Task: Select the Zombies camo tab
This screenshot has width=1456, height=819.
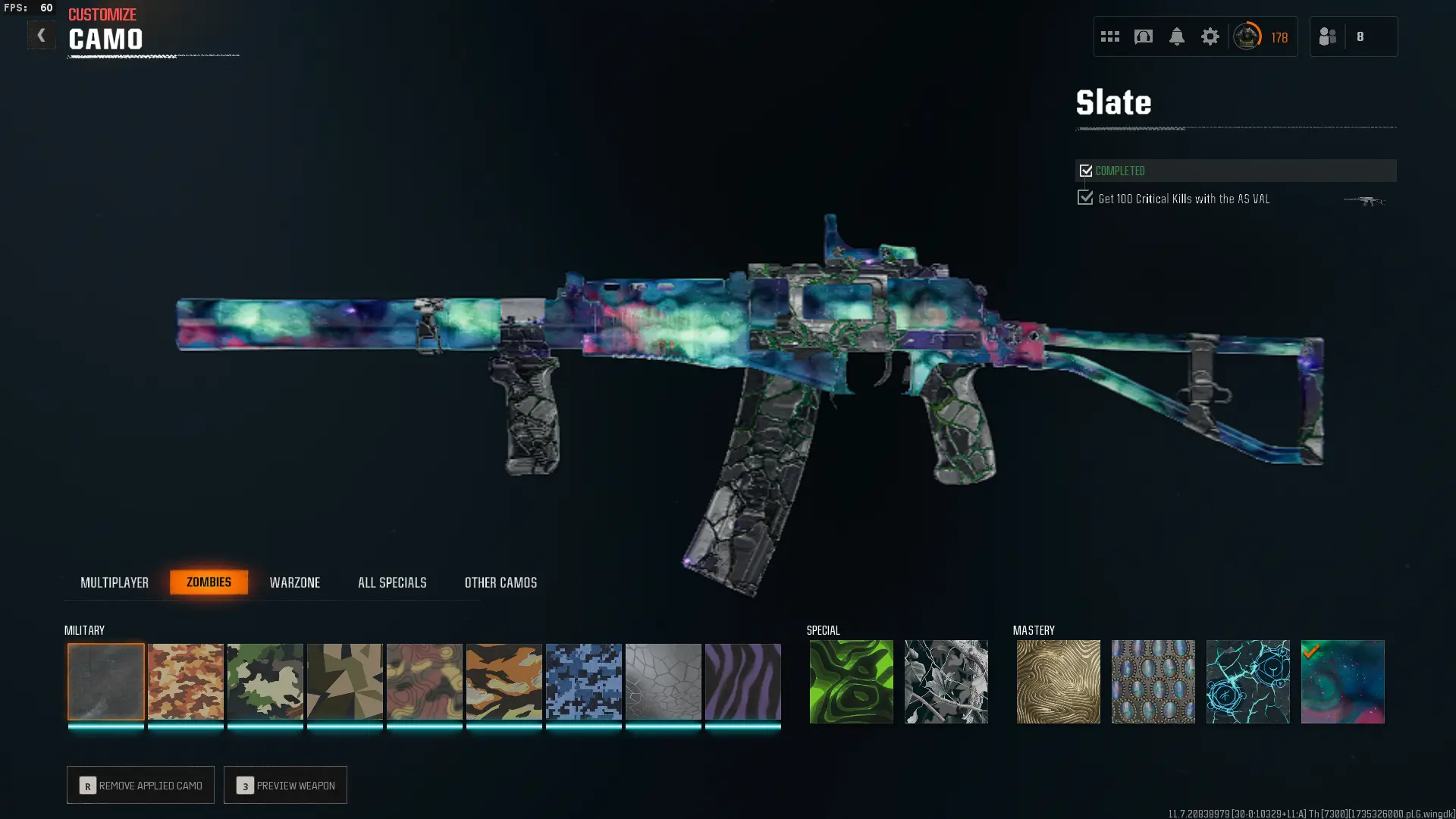Action: pos(209,582)
